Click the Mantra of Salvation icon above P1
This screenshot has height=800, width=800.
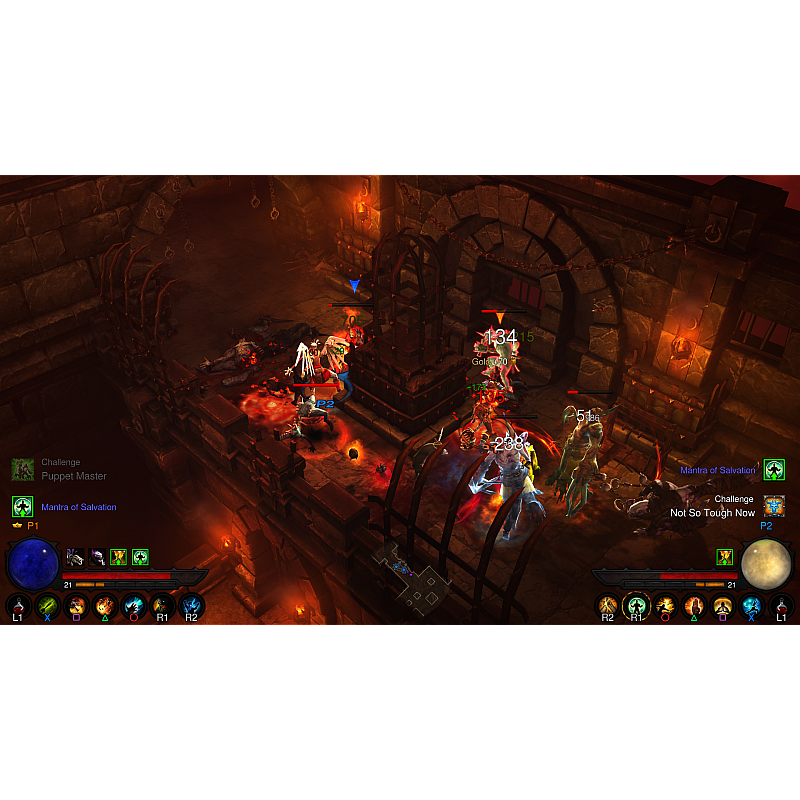coord(22,506)
